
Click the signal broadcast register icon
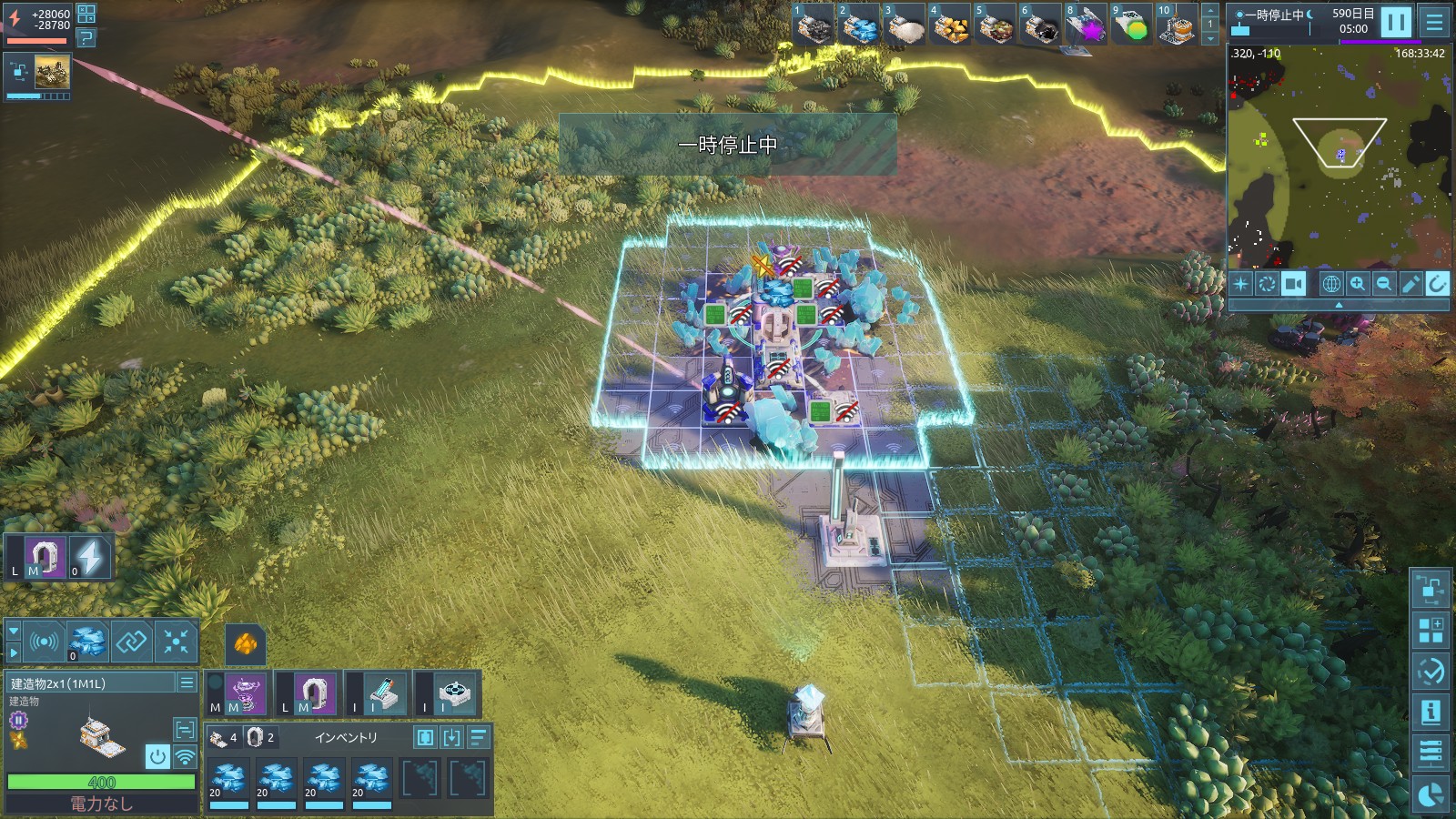pos(44,642)
